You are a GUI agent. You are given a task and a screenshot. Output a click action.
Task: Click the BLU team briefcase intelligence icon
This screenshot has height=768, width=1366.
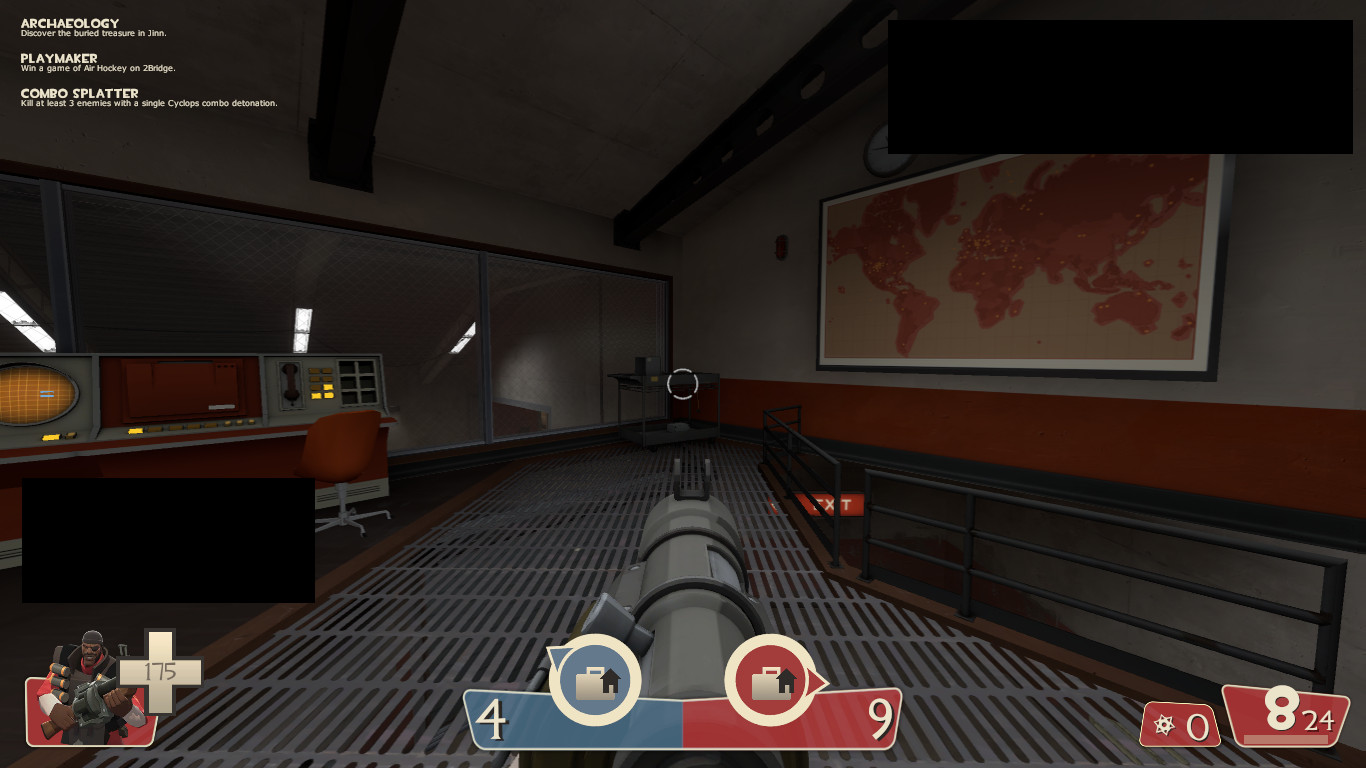coord(597,681)
